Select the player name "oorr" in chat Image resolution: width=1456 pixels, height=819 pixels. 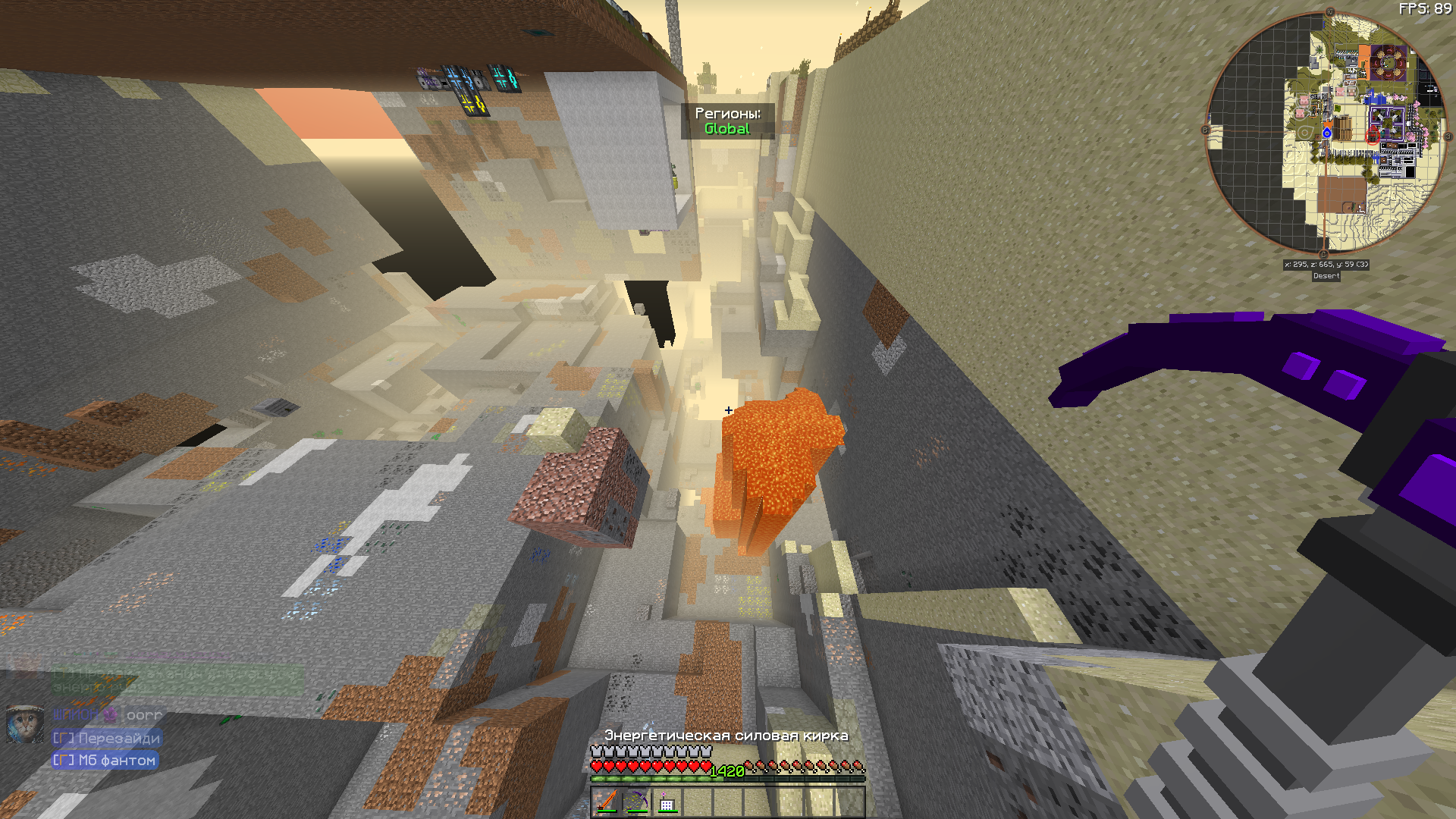144,715
